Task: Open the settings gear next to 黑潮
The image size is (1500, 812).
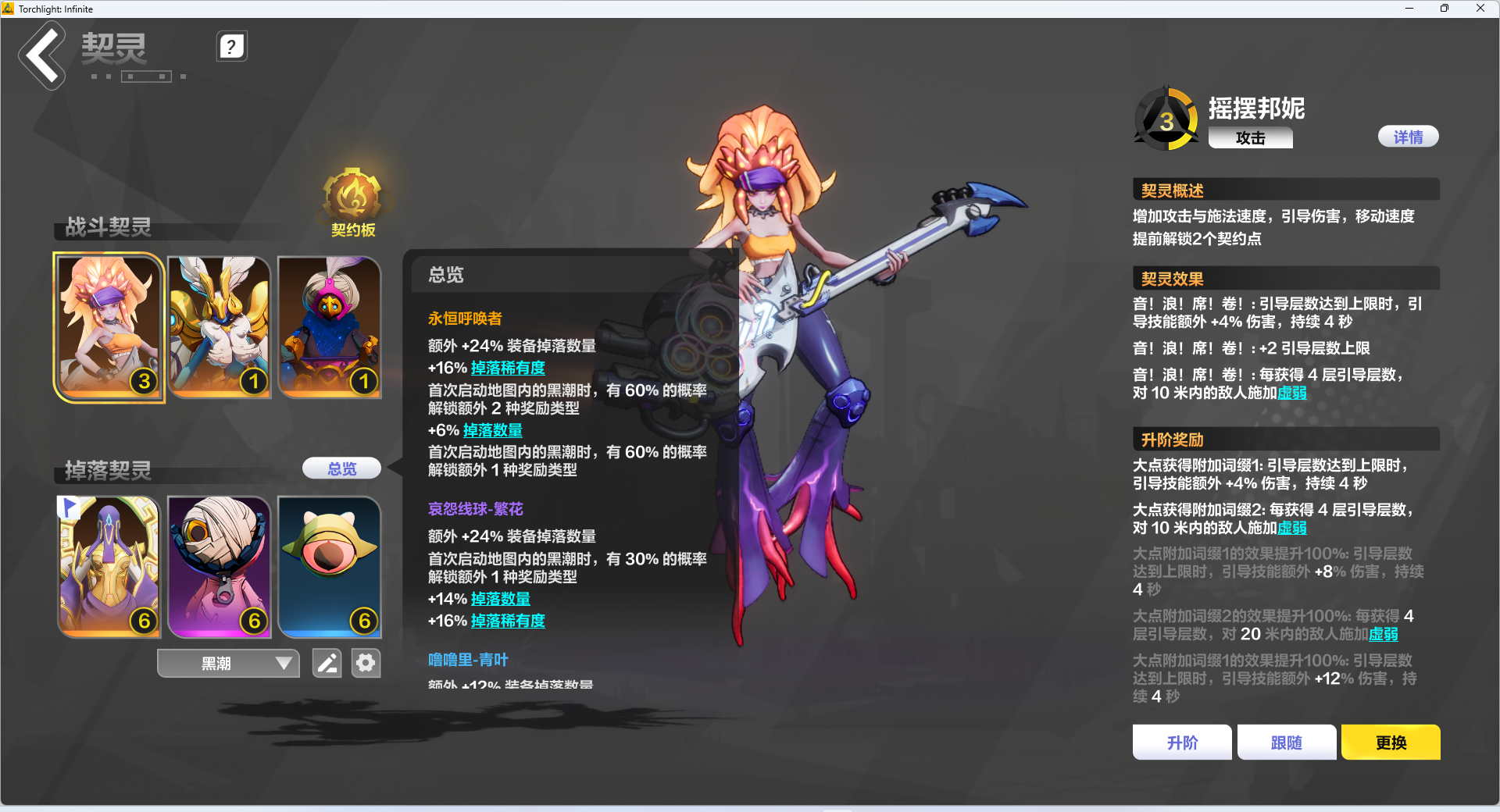Action: click(366, 663)
